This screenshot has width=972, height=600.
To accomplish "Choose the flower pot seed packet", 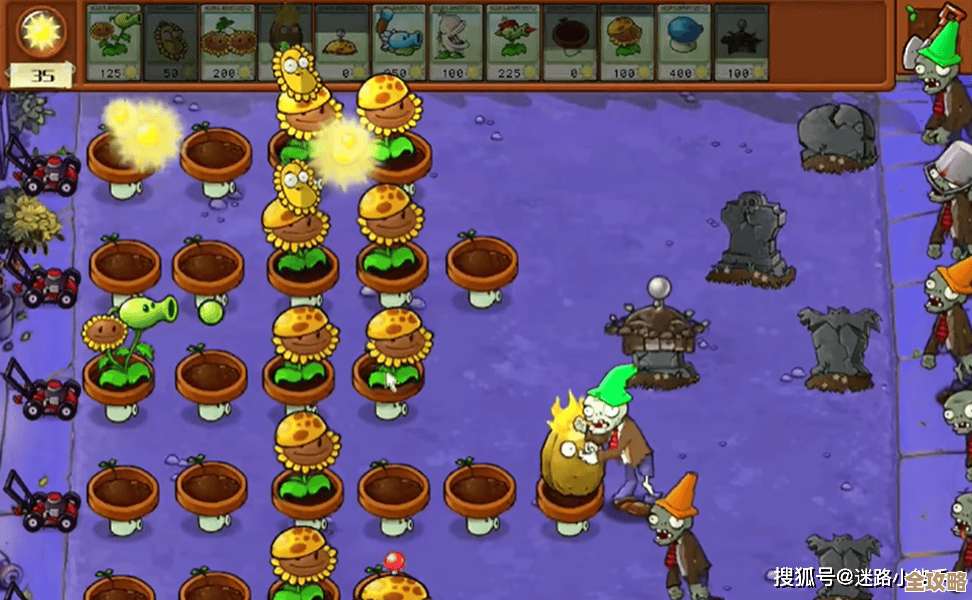I will [570, 42].
